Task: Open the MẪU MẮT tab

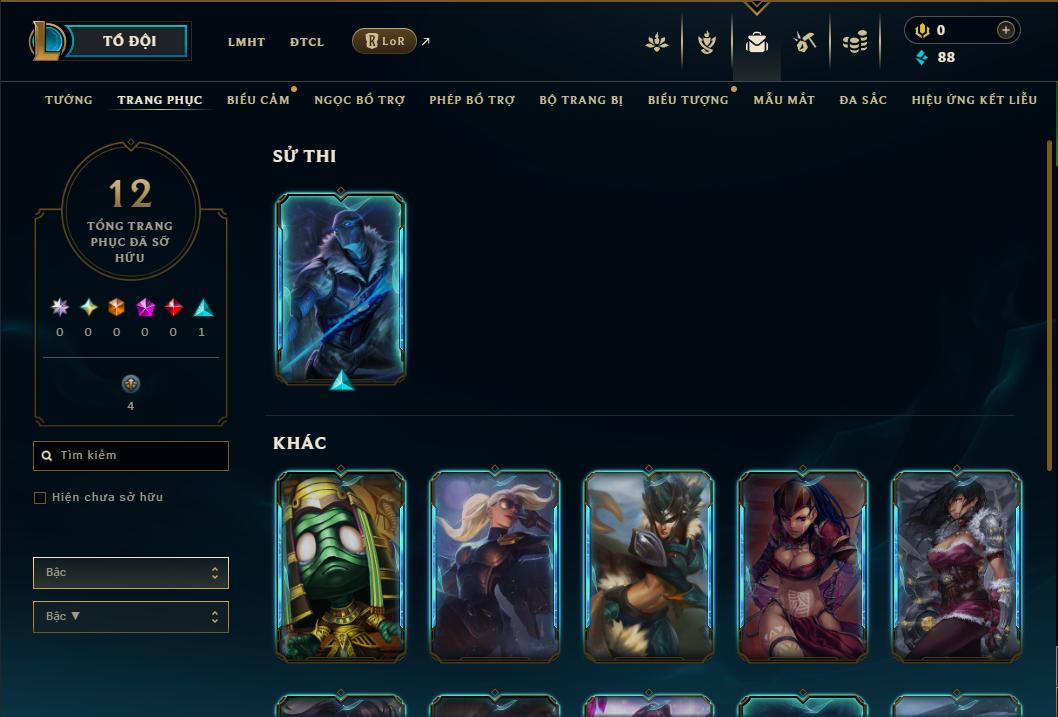Action: (784, 100)
